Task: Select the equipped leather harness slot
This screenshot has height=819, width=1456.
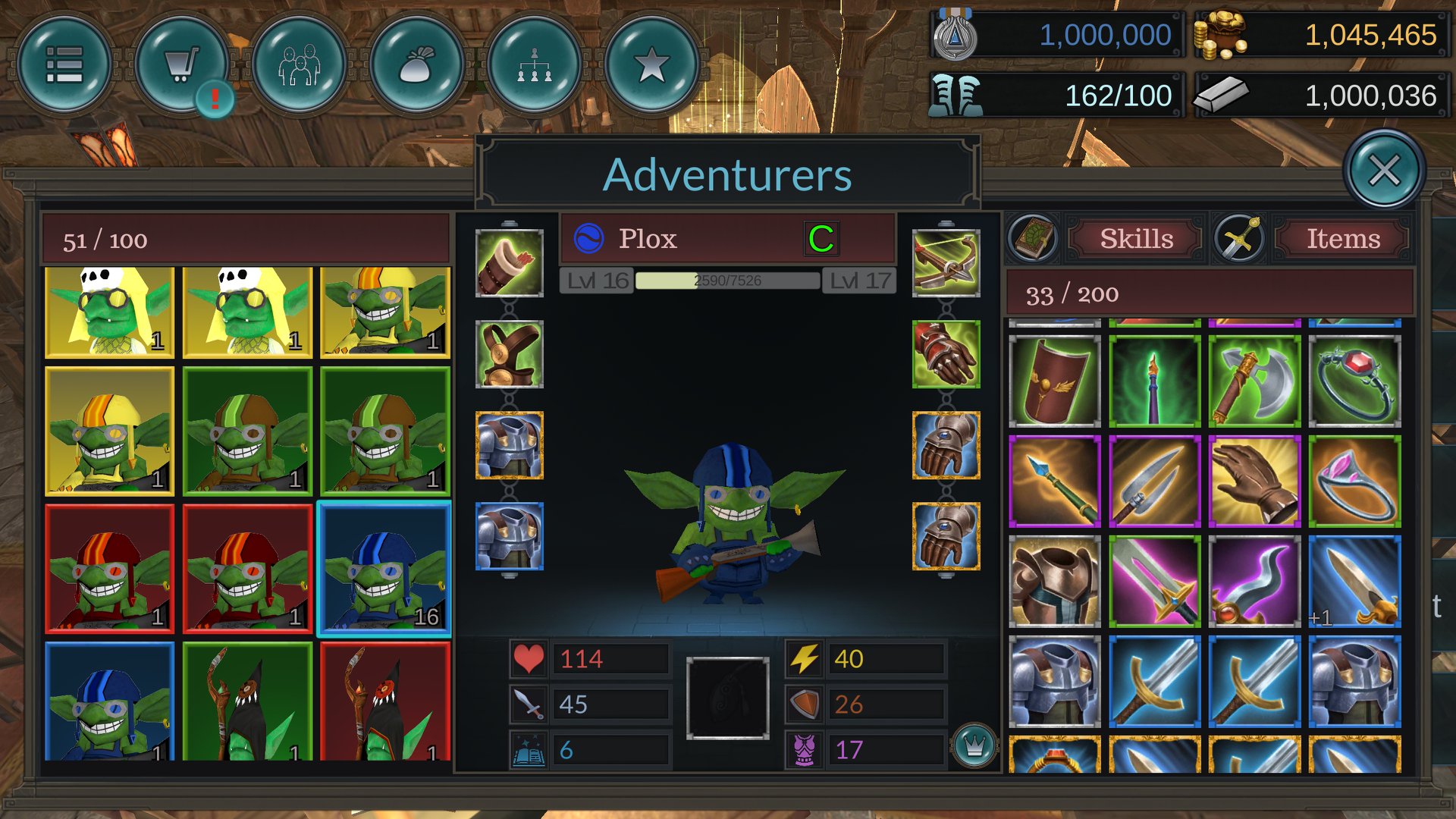Action: click(509, 354)
